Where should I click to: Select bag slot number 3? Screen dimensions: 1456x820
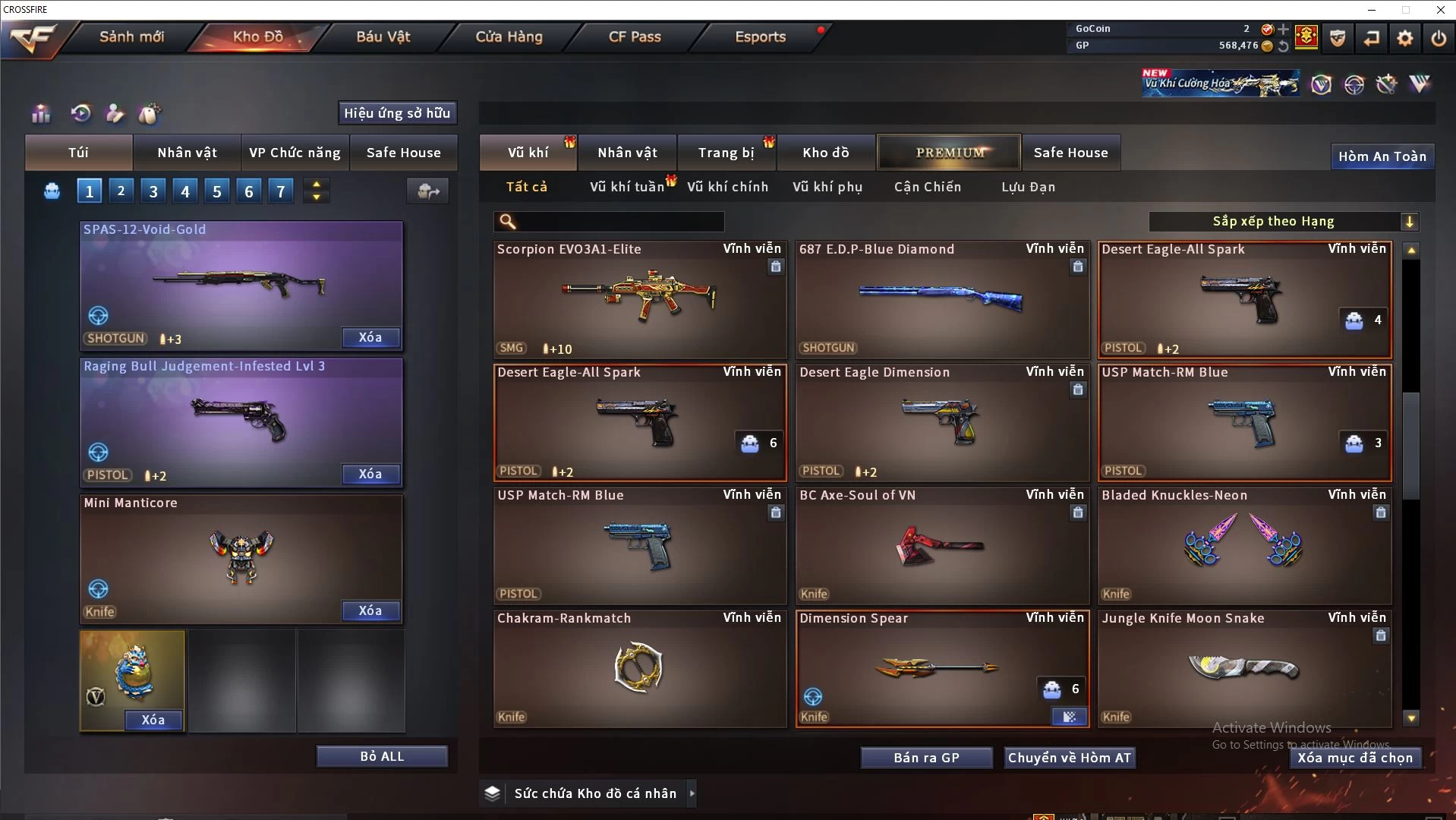153,191
